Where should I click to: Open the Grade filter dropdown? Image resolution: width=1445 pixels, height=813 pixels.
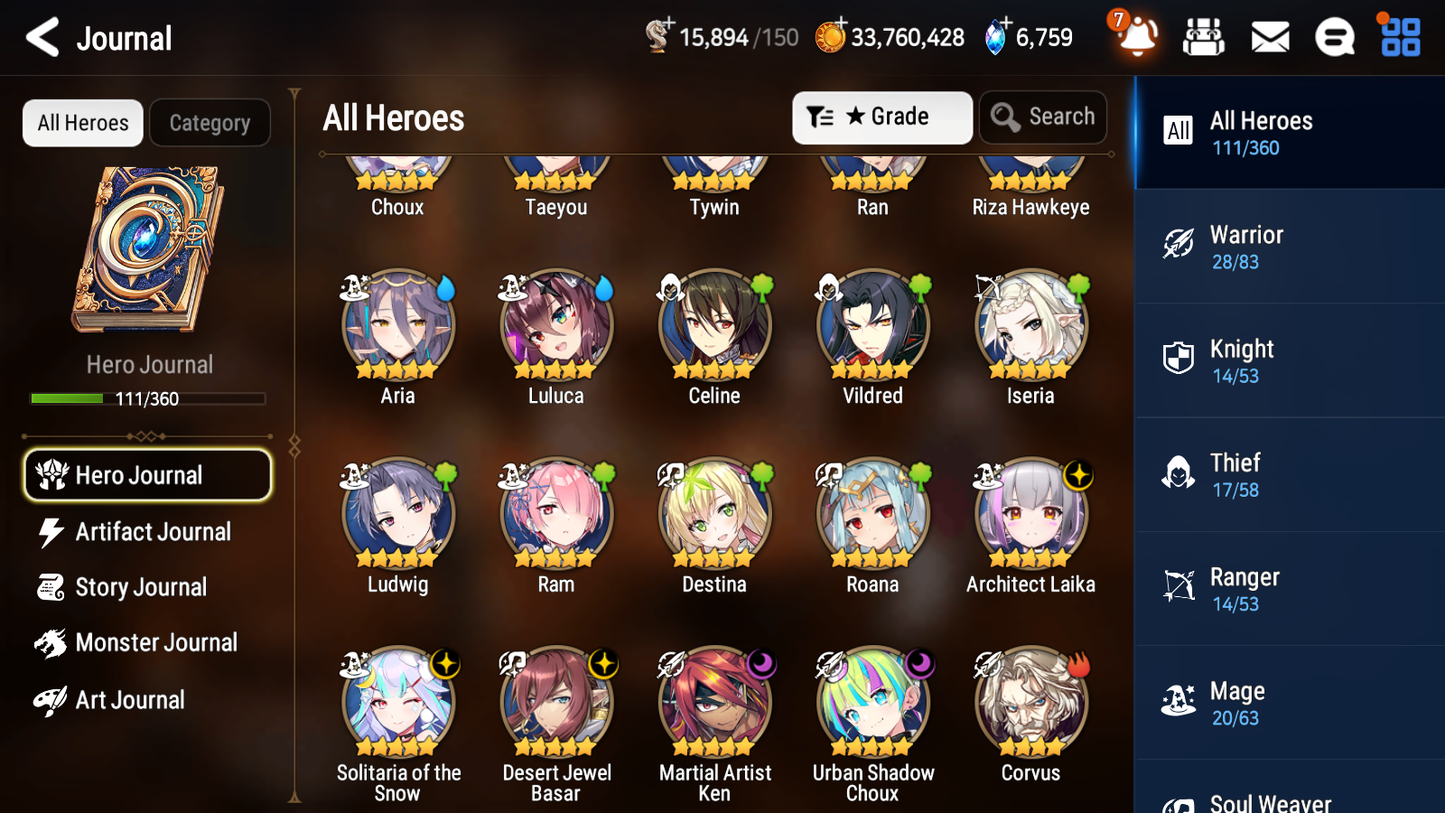[x=882, y=117]
